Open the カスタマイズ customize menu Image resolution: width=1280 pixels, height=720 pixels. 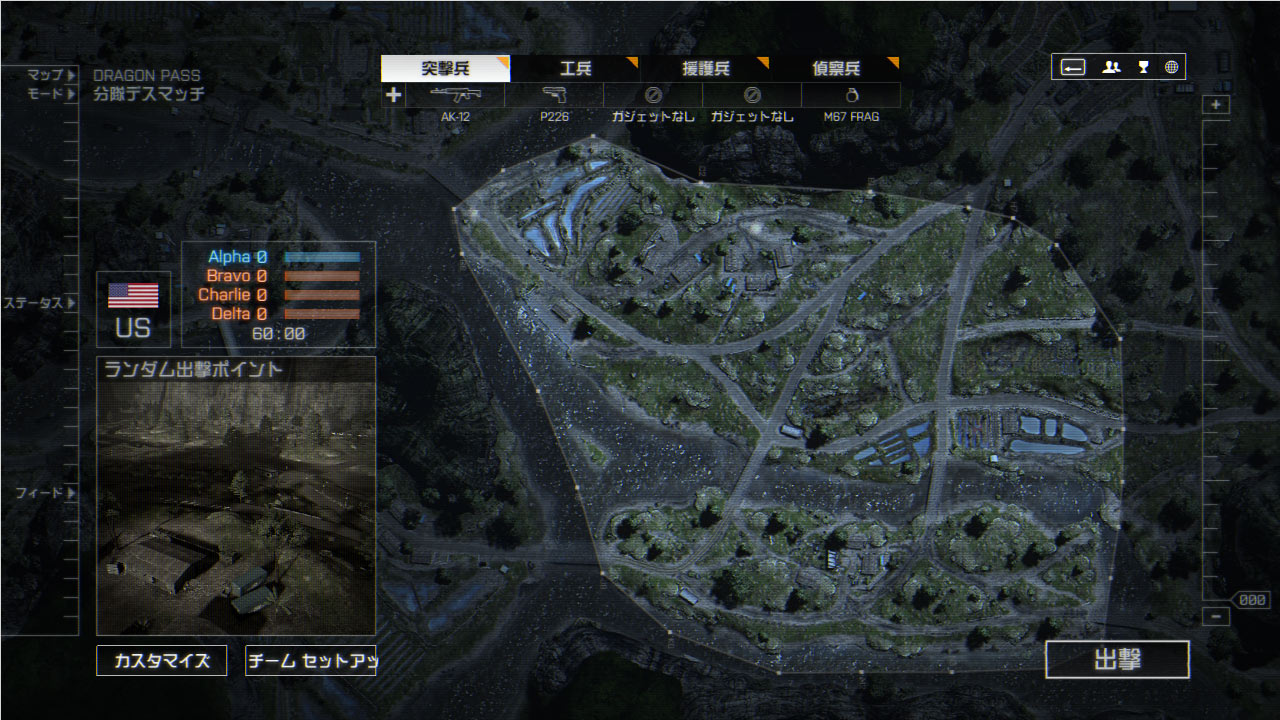162,661
